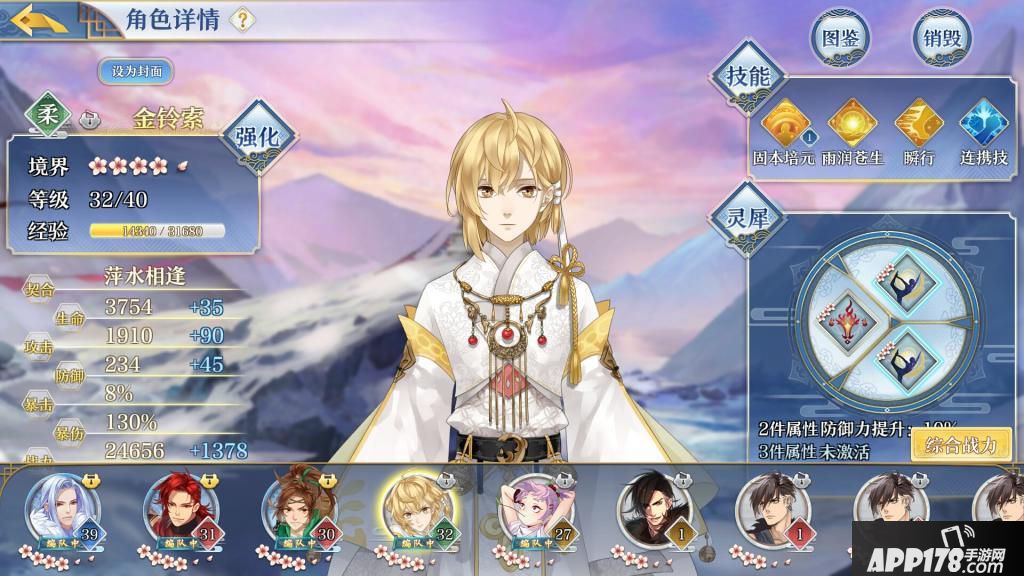Select the 固本培元 skill icon
Screen dimensions: 1024x576
pos(786,124)
